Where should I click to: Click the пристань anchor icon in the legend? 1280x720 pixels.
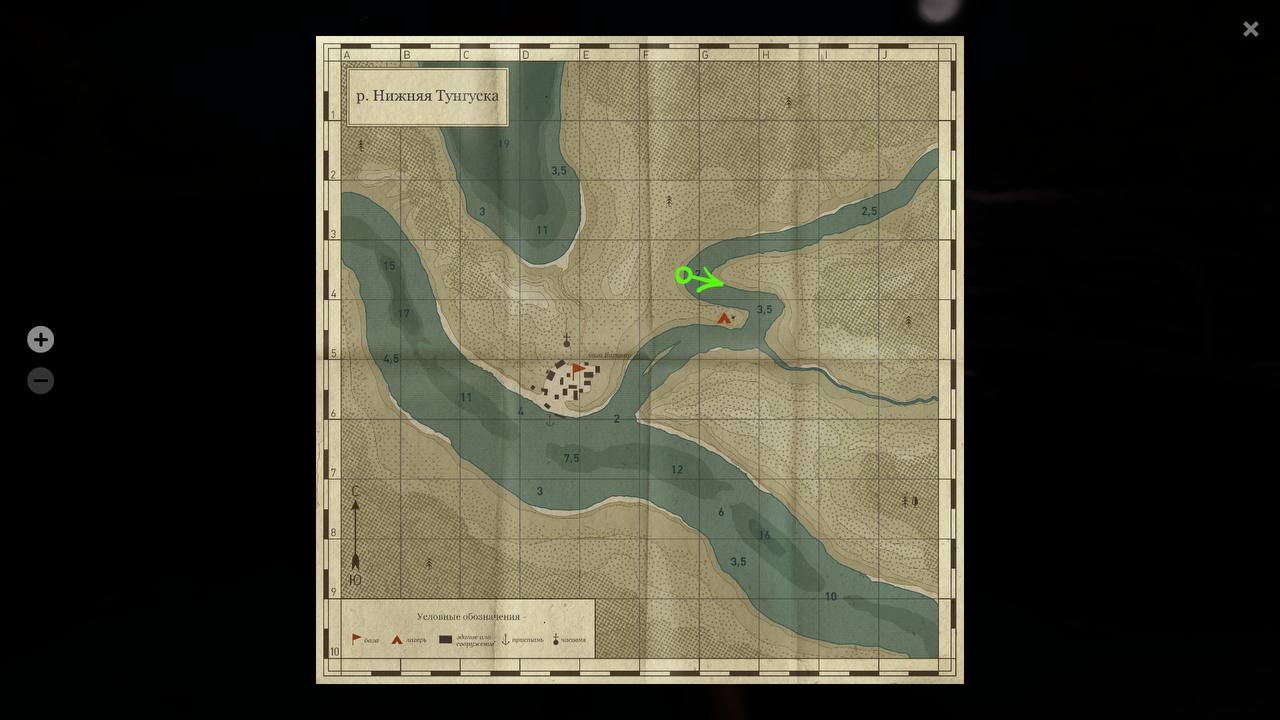pyautogui.click(x=505, y=637)
